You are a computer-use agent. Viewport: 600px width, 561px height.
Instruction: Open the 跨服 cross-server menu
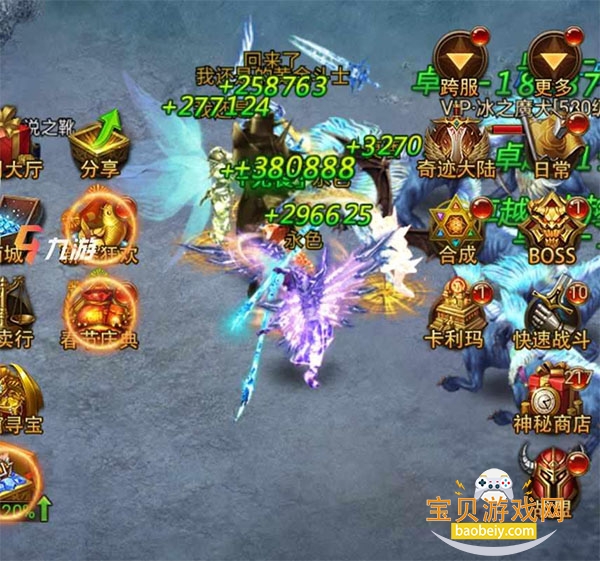click(x=462, y=60)
